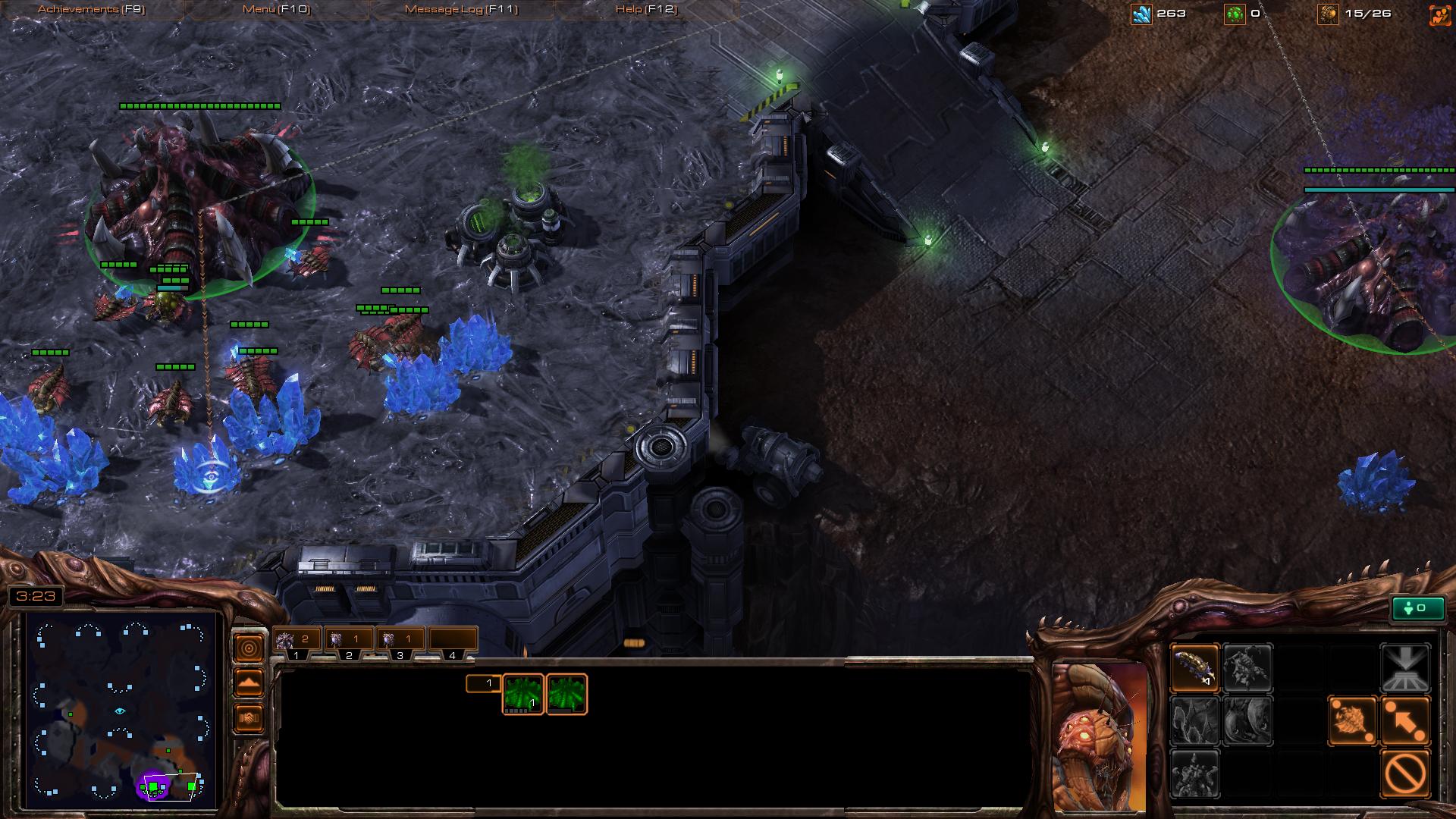Click the Baneling wireframe icon in the command card
The height and width of the screenshot is (819, 1456).
pyautogui.click(x=1196, y=669)
